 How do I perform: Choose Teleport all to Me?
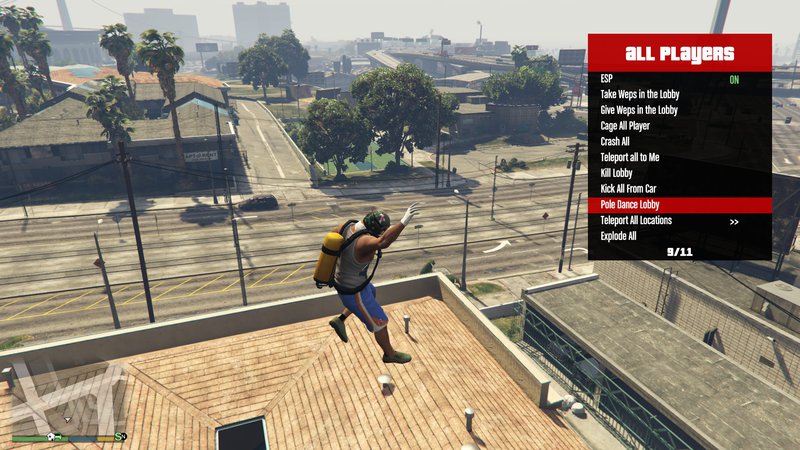click(x=679, y=157)
